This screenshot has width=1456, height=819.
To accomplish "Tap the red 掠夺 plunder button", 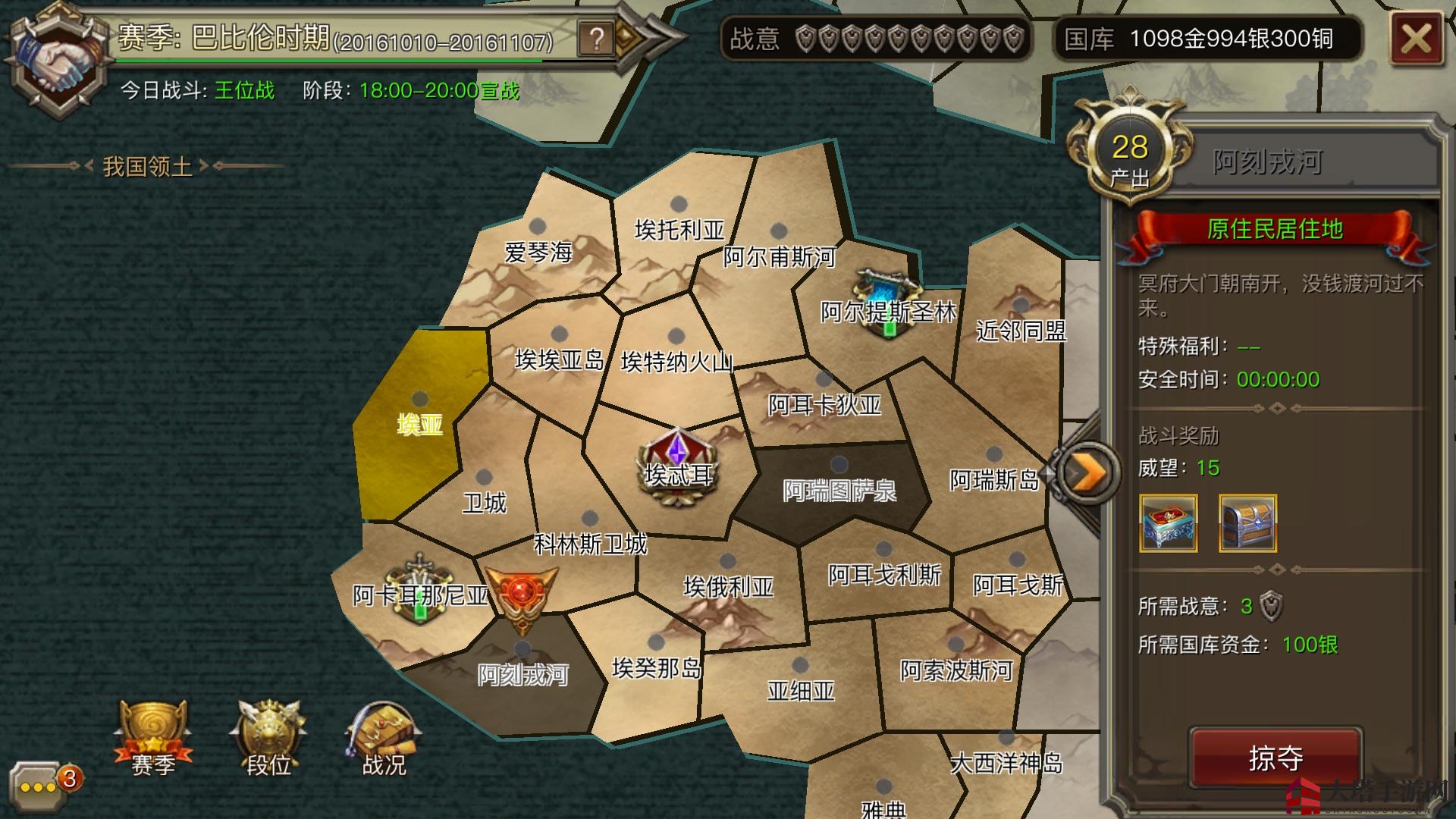I will pyautogui.click(x=1276, y=757).
